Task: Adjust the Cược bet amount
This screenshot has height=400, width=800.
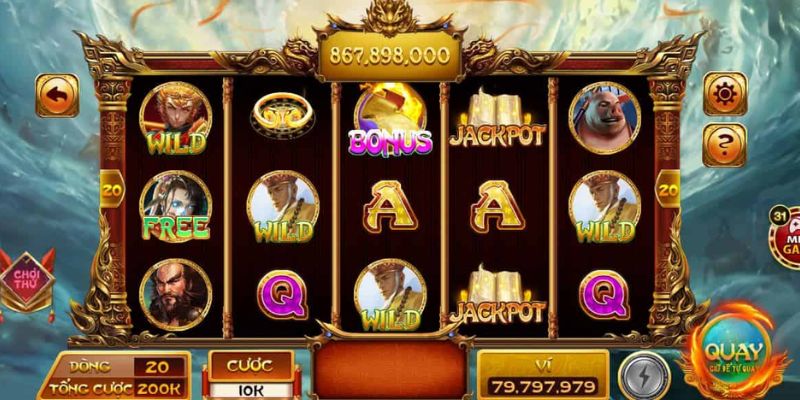Action: pos(250,387)
